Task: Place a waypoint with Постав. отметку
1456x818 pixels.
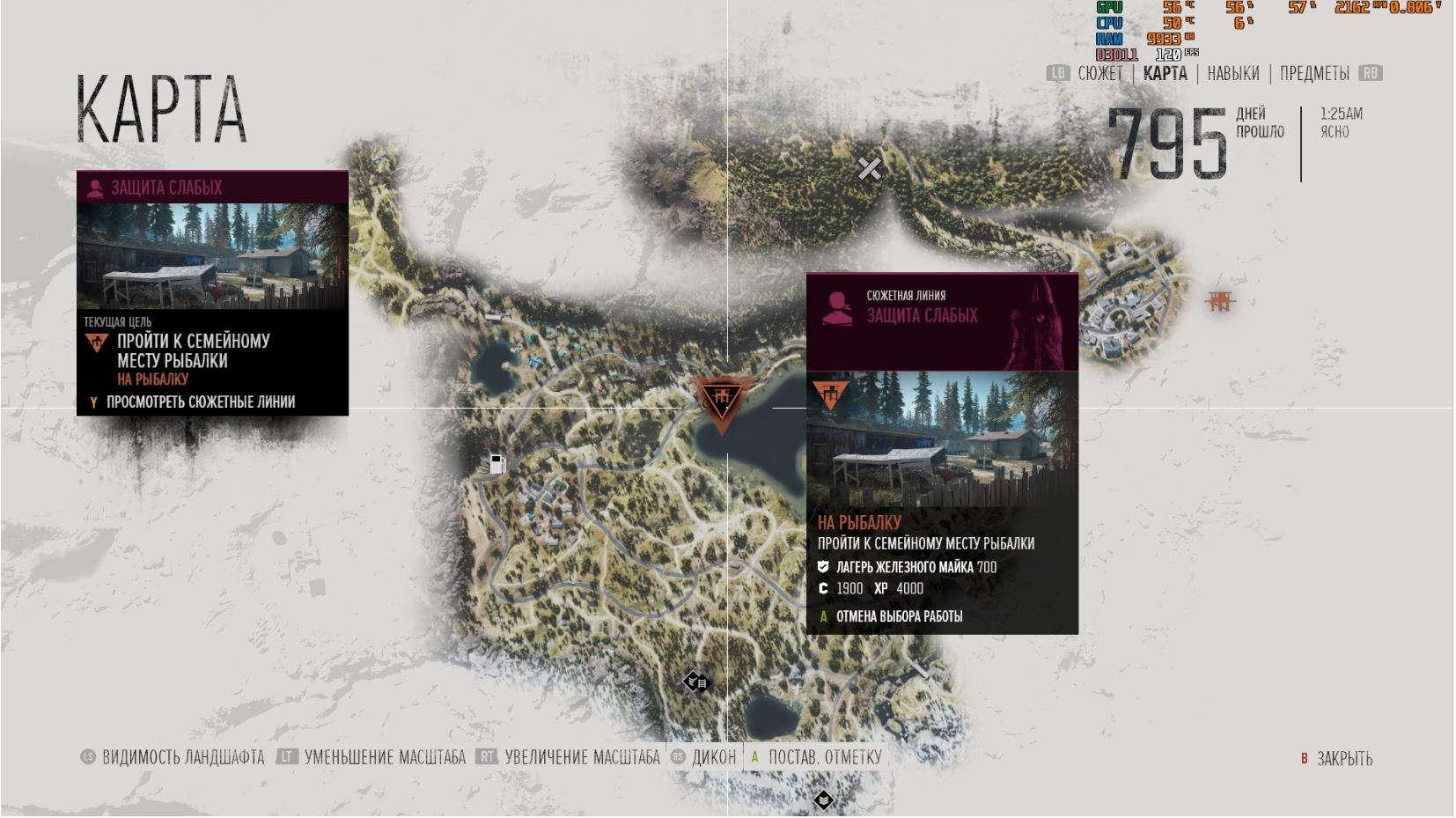Action: click(823, 757)
